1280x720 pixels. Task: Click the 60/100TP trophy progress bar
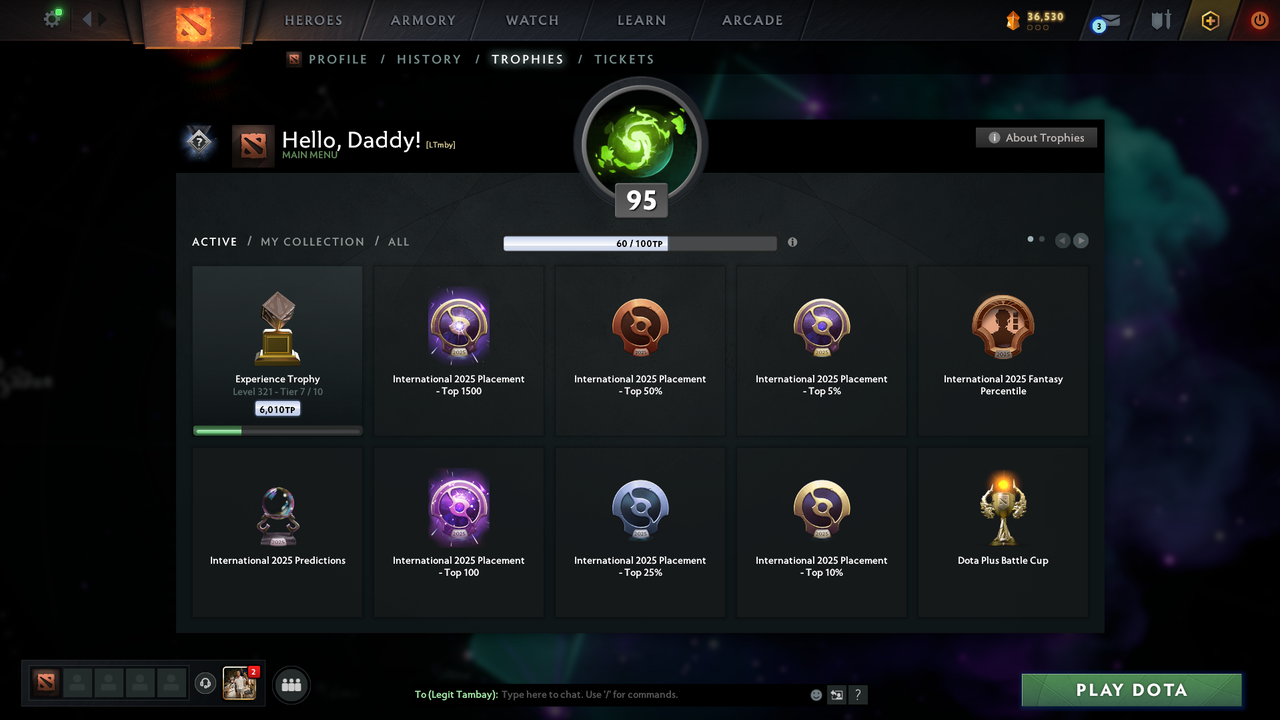pyautogui.click(x=640, y=243)
